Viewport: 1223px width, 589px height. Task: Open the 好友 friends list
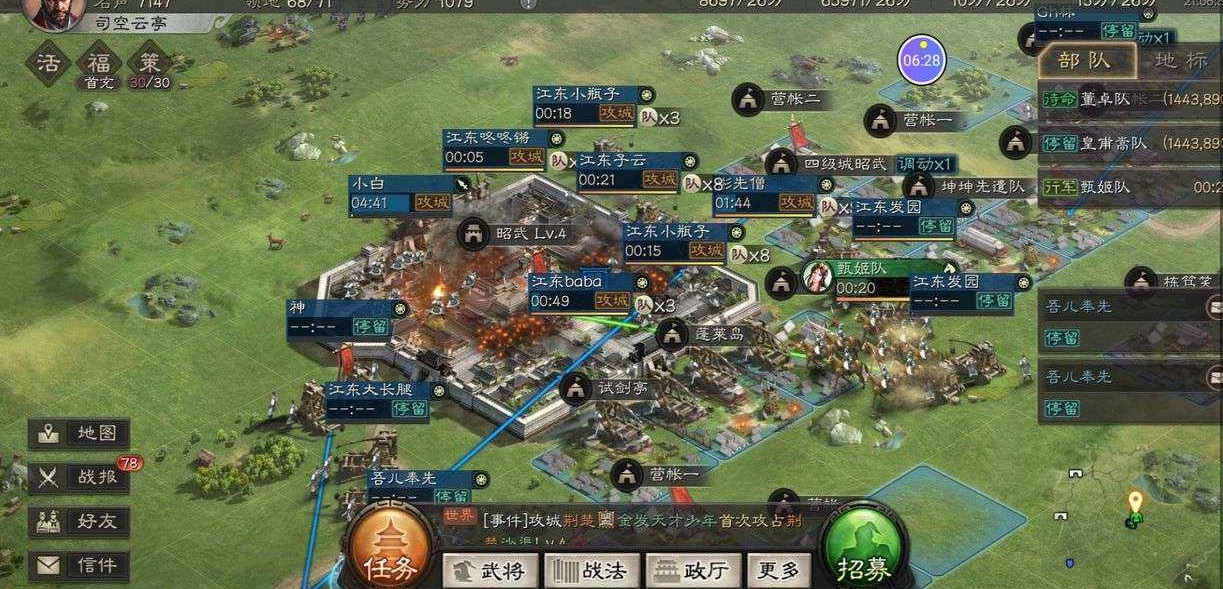point(79,521)
